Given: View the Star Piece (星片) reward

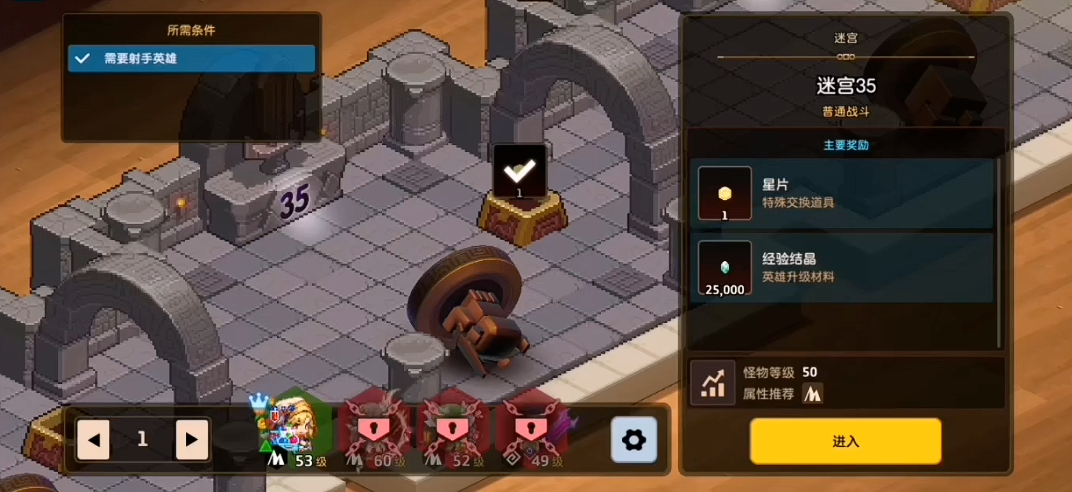Looking at the screenshot, I should [724, 193].
